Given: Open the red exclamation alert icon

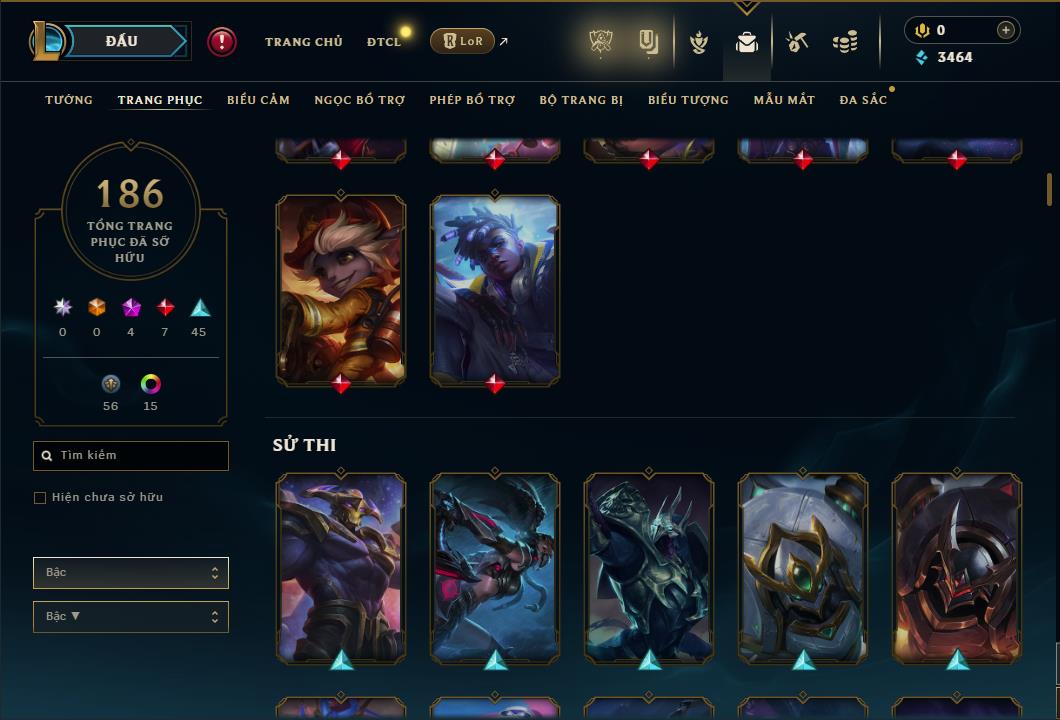Looking at the screenshot, I should (x=222, y=42).
